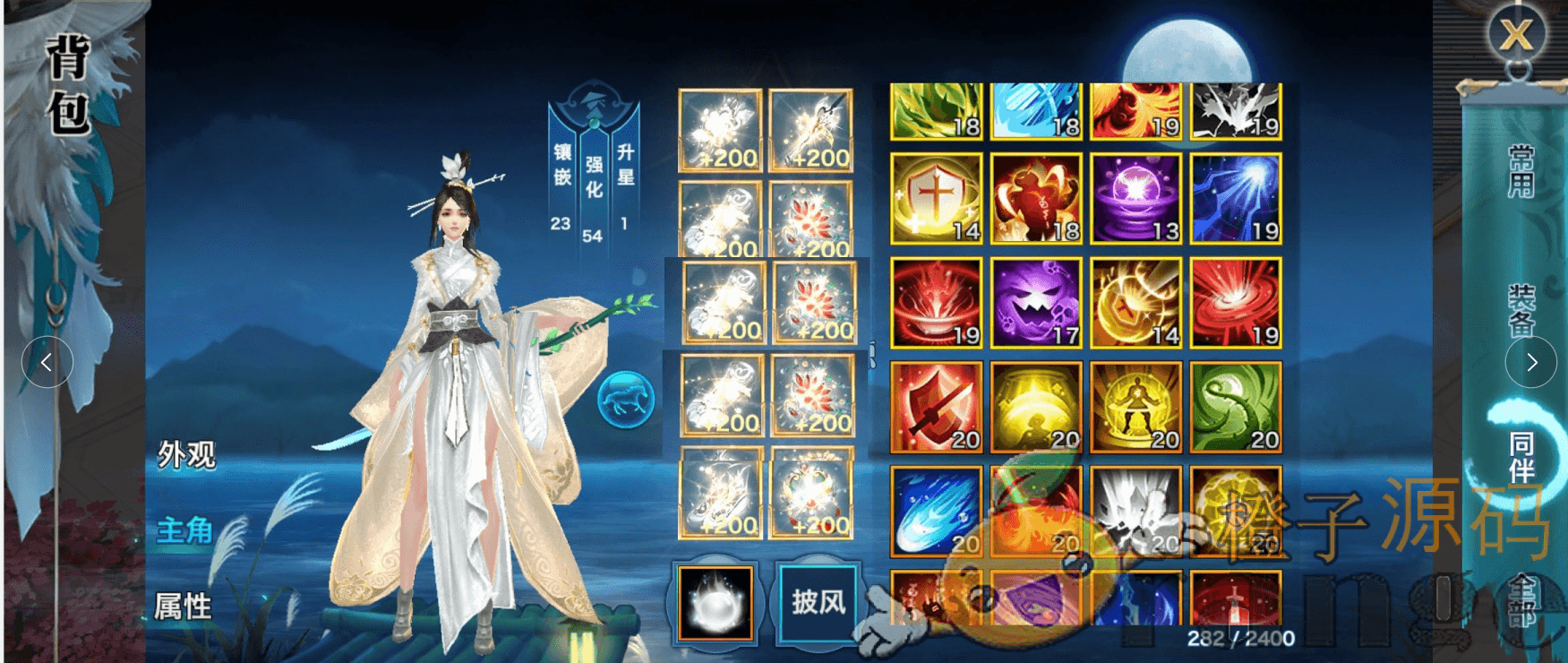Select the green vine swirl item
The height and width of the screenshot is (663, 1568).
tap(1236, 407)
